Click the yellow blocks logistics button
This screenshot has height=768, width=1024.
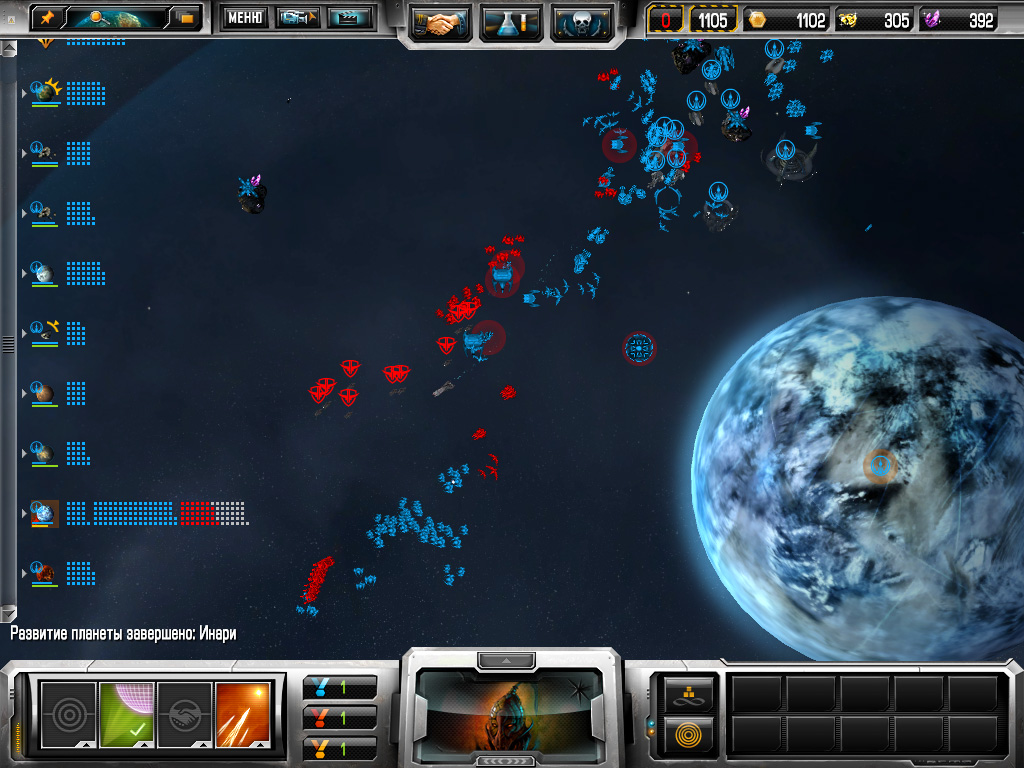coord(690,691)
